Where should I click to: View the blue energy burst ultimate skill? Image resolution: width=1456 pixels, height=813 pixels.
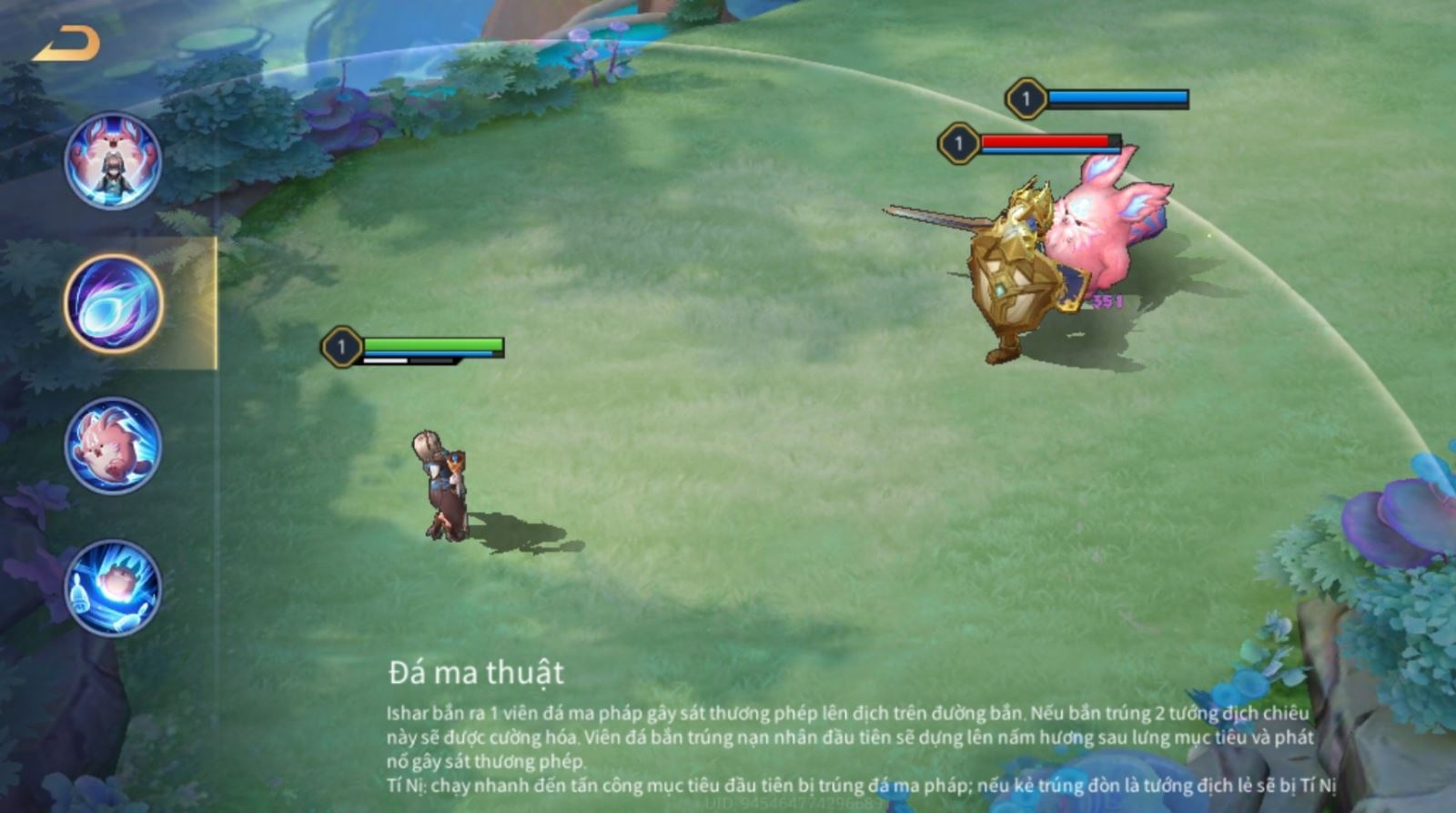(113, 587)
